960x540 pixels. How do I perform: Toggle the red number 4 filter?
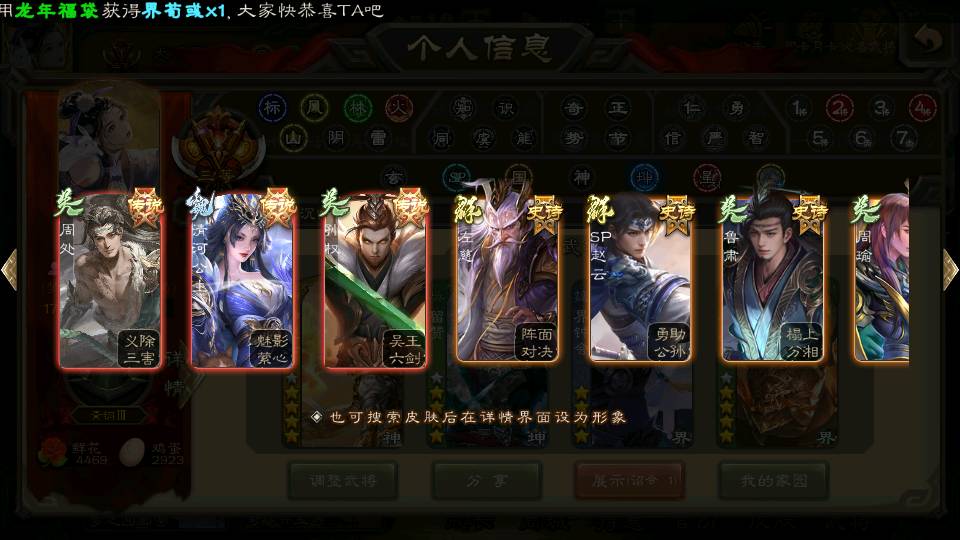tap(922, 107)
